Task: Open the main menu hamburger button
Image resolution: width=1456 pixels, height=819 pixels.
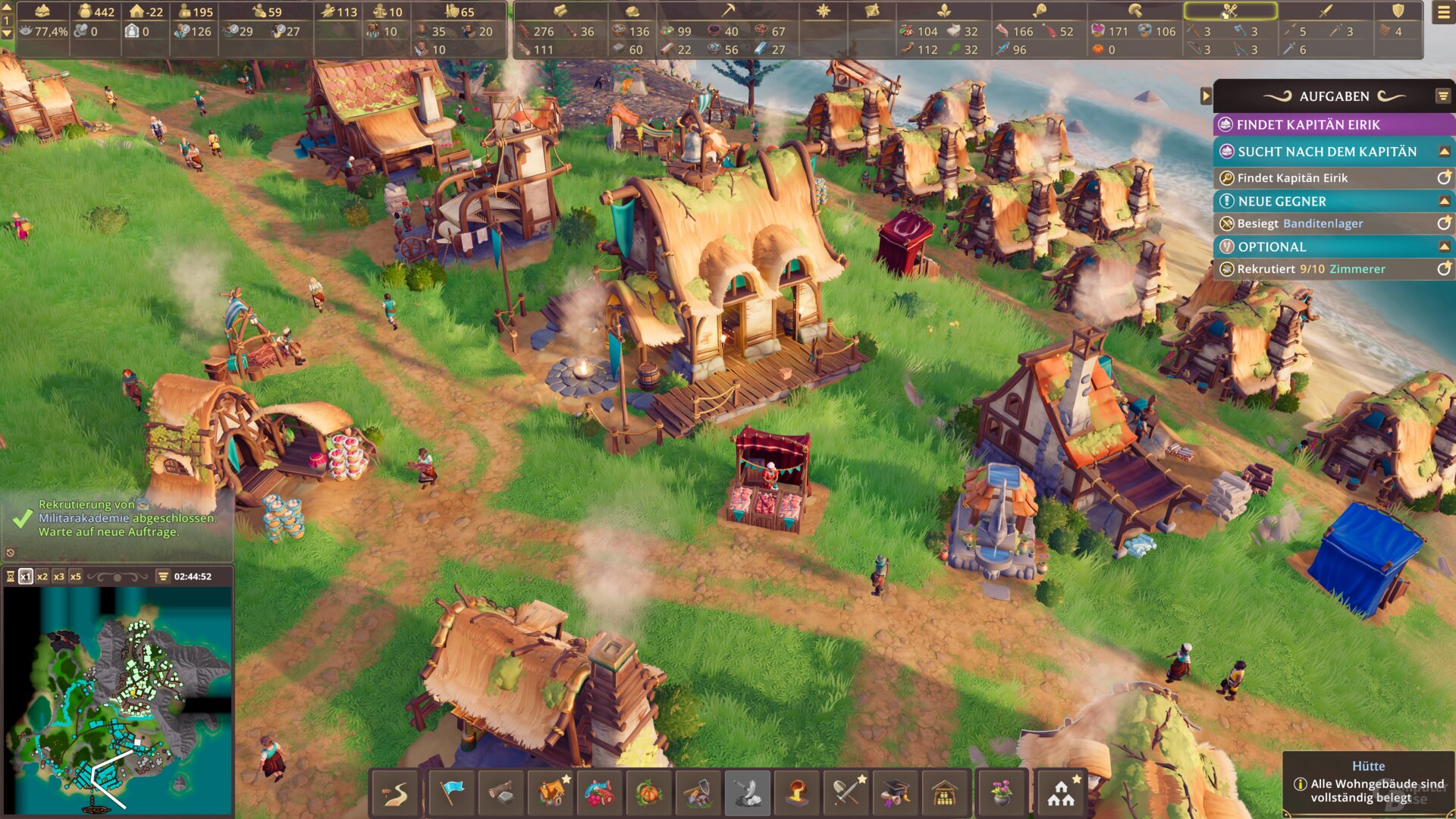Action: [x=1443, y=13]
